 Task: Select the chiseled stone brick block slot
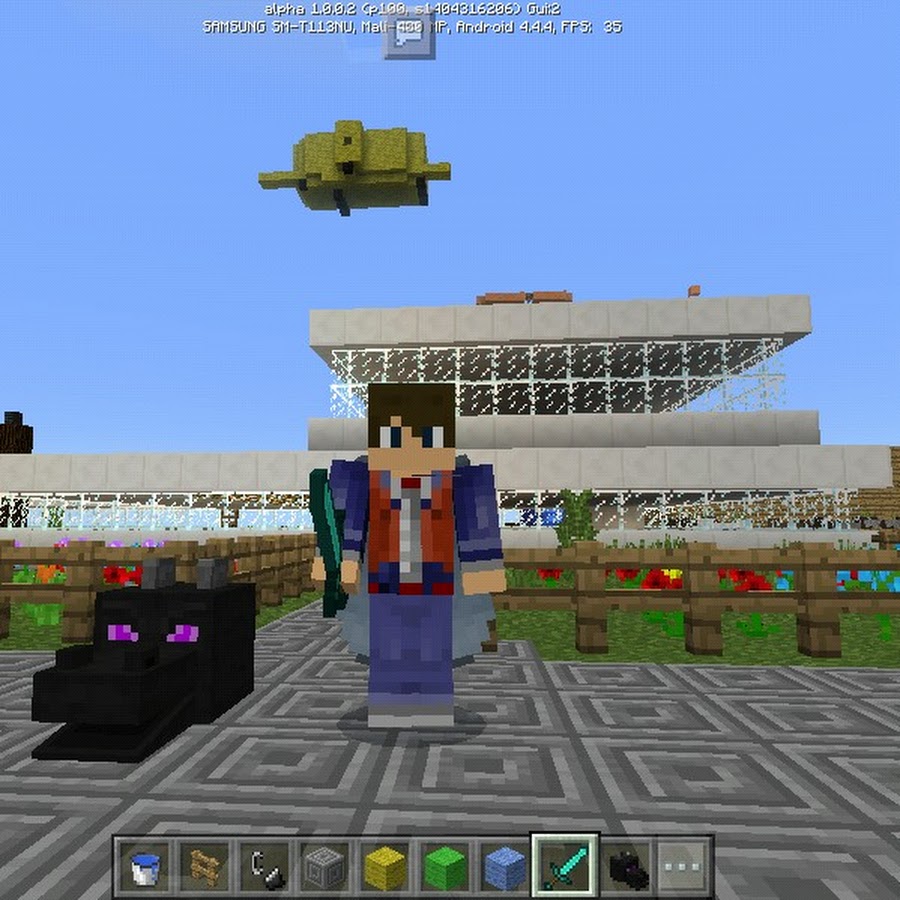click(324, 865)
